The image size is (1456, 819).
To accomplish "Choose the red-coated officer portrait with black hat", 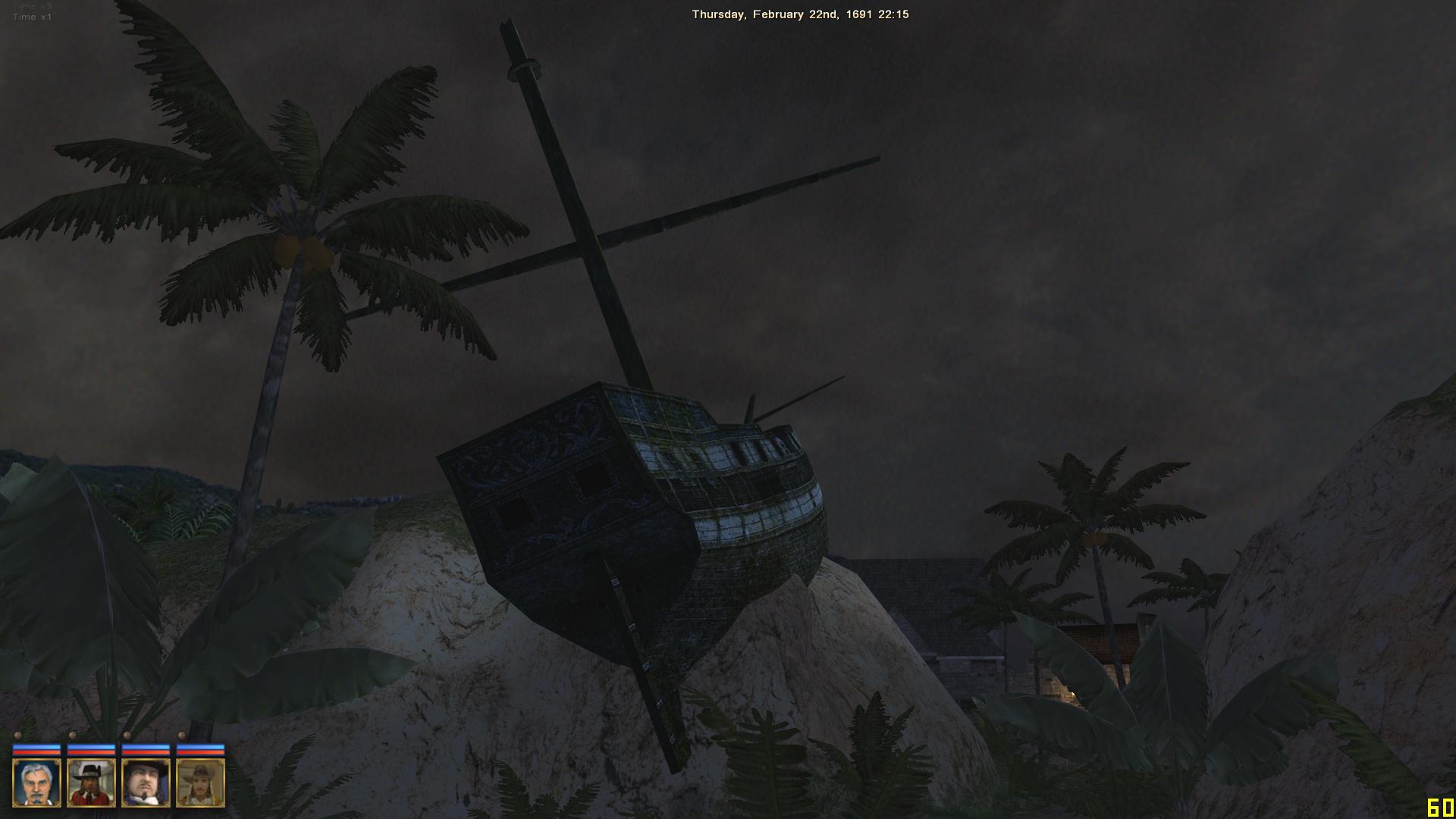I will click(x=91, y=783).
